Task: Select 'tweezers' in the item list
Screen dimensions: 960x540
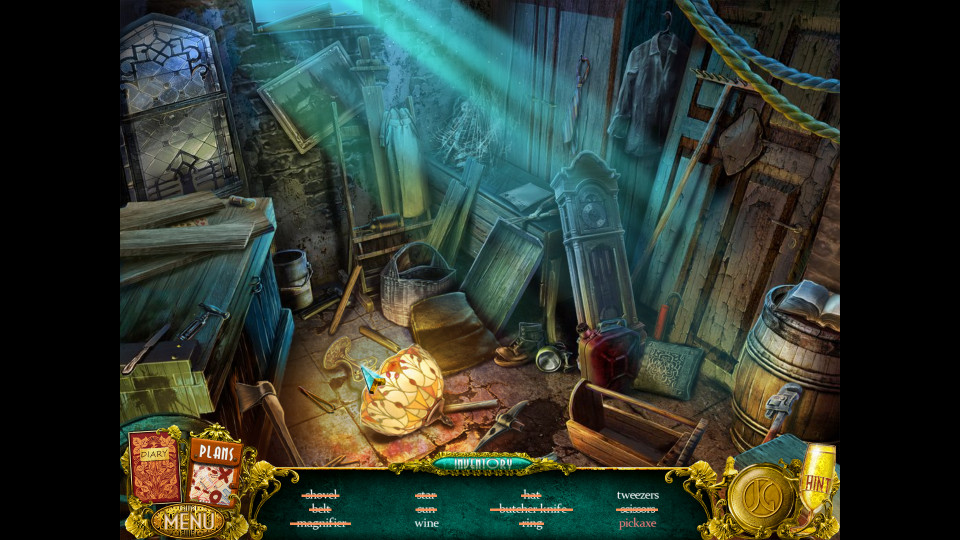Action: [x=637, y=494]
